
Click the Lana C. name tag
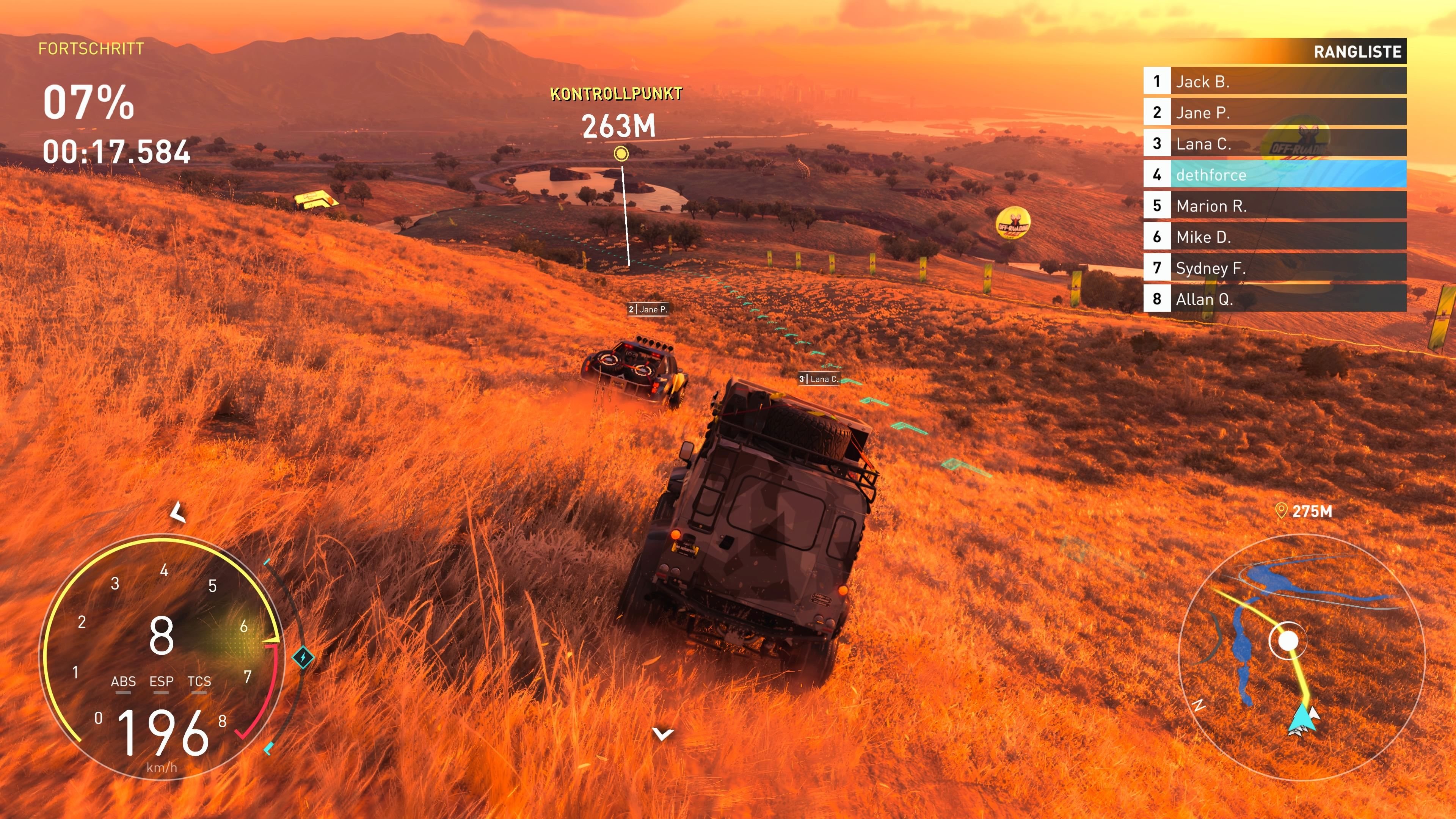tap(819, 379)
